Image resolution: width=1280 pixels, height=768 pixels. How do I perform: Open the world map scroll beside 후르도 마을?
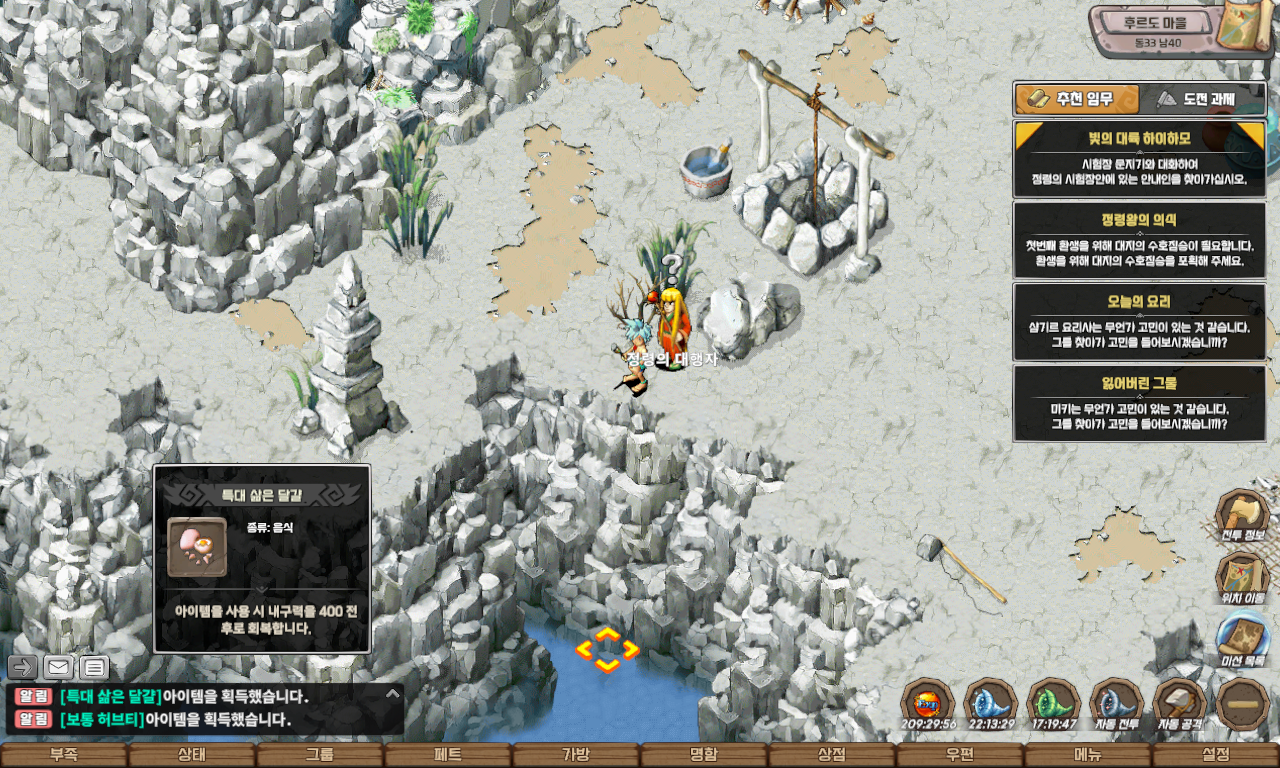pos(1247,27)
